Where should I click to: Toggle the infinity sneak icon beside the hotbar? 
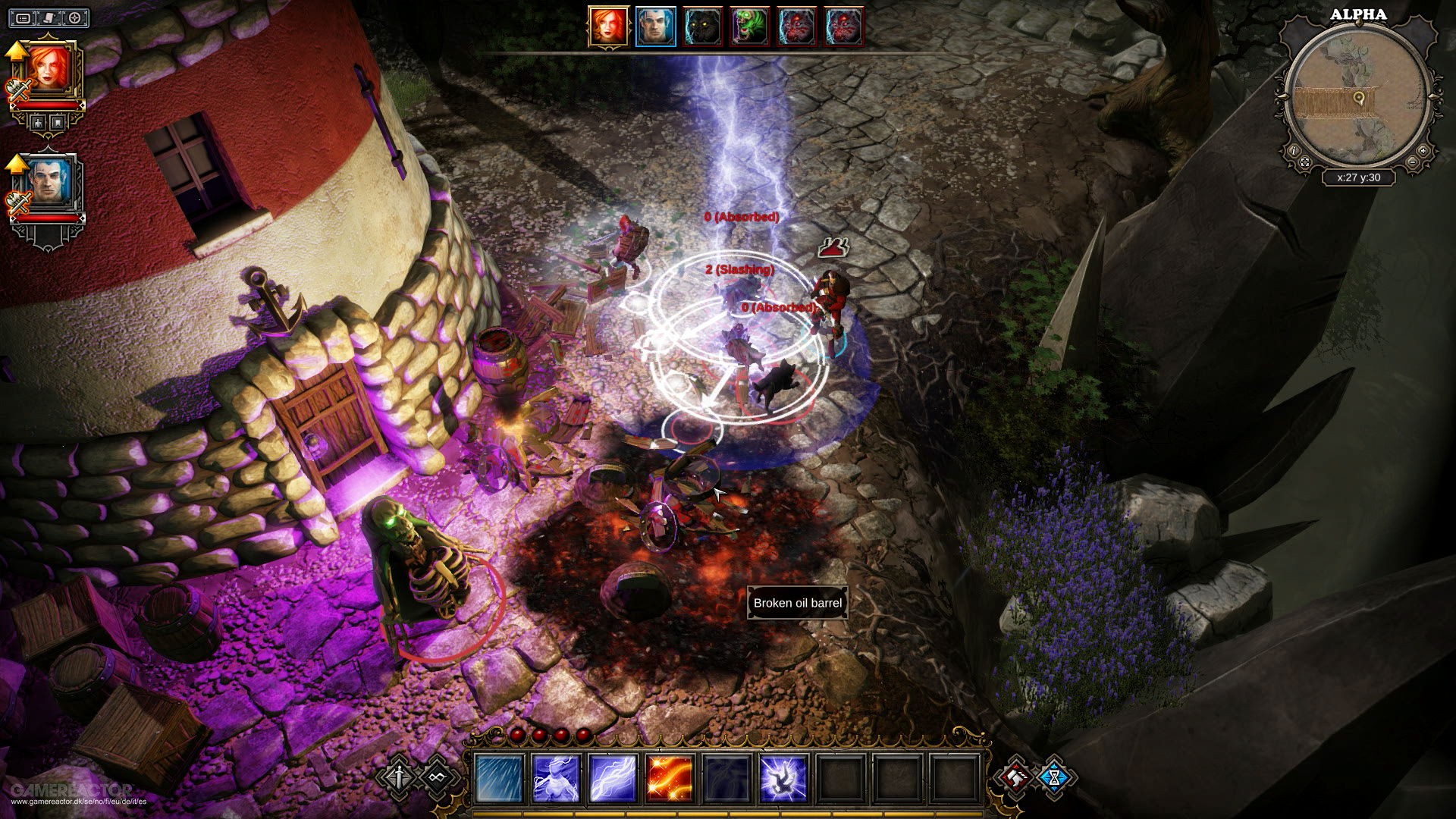pyautogui.click(x=438, y=777)
